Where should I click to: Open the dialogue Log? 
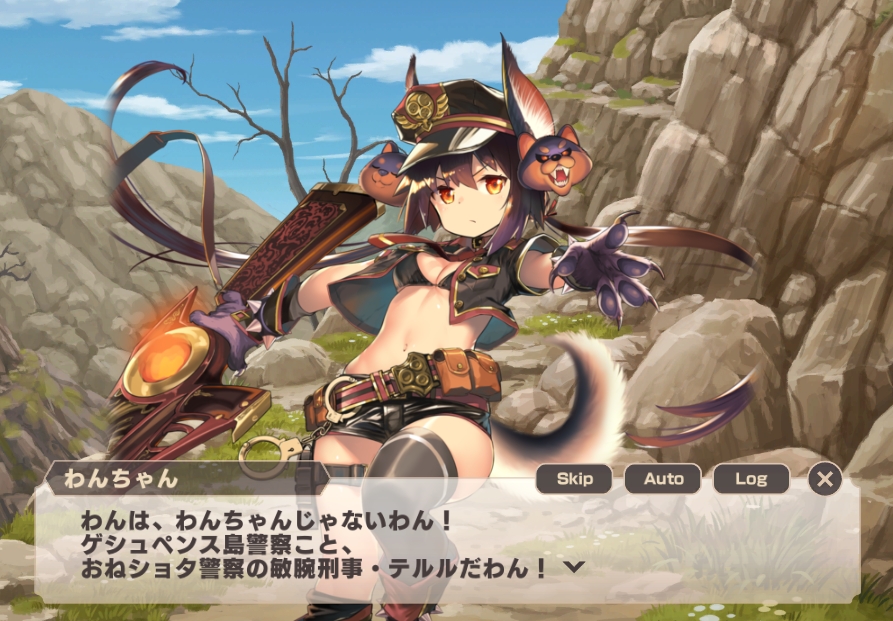tap(751, 479)
